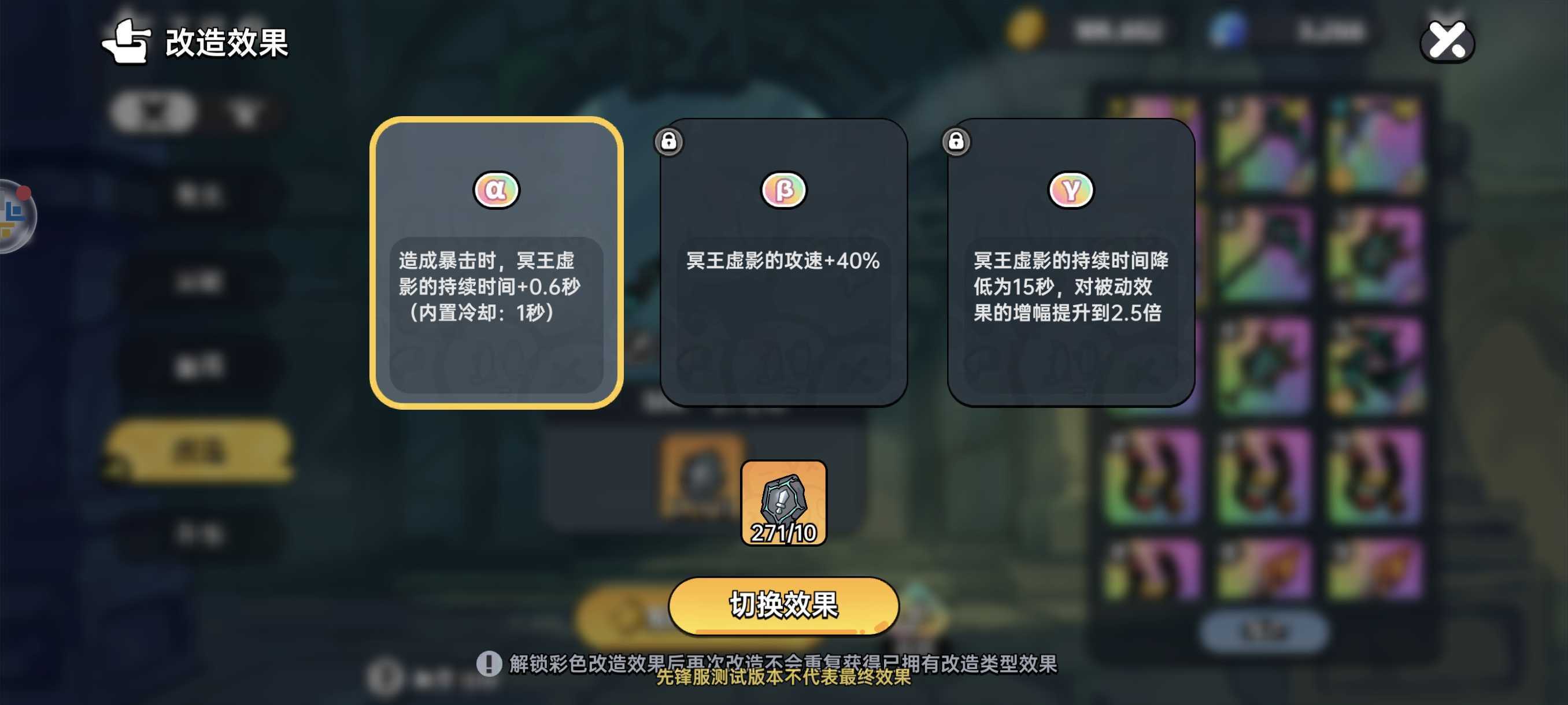Toggle the switch at the top of the left sidebar
Screen dimensions: 1568x705
[x=155, y=113]
